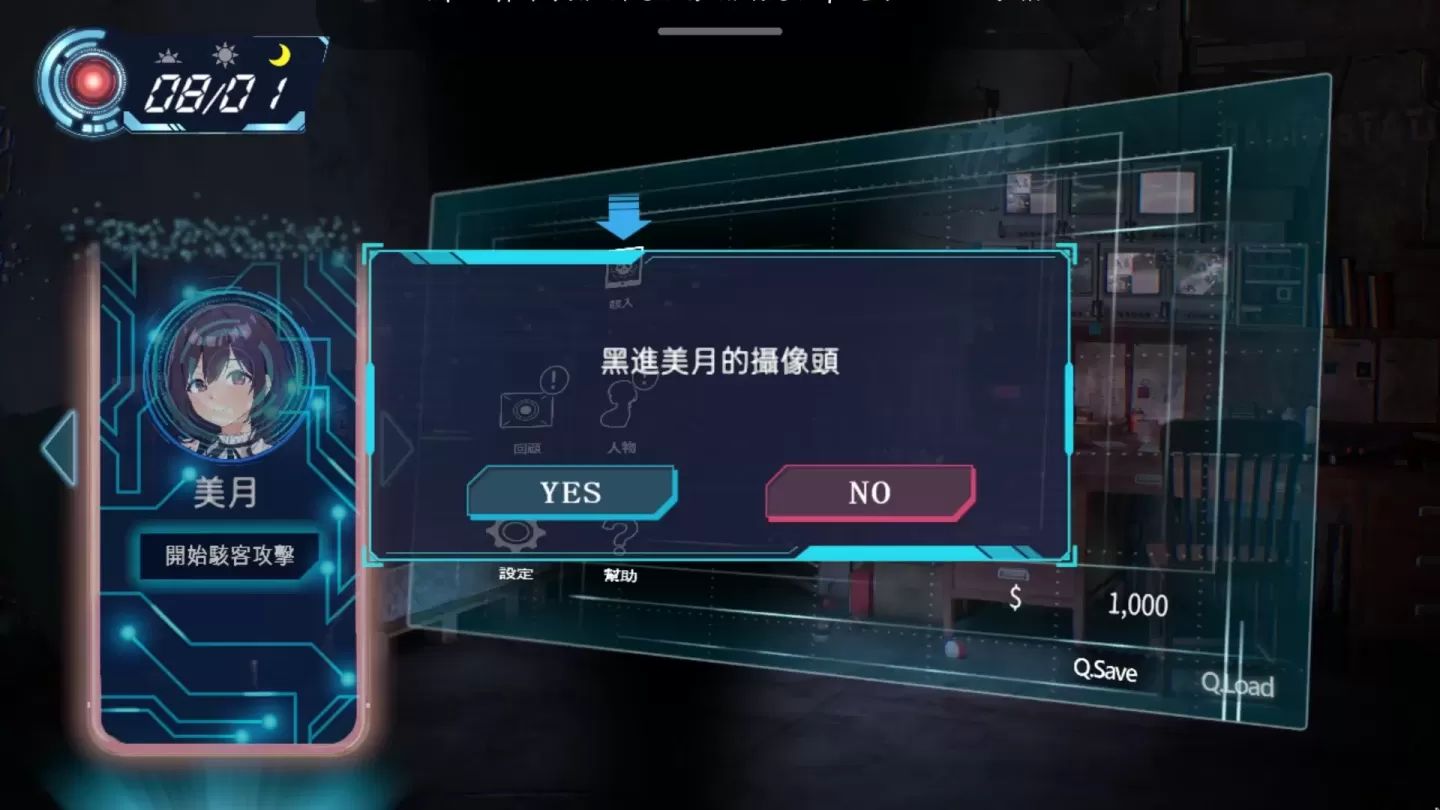Click the 08/01 date display
Viewport: 1440px width, 810px height.
215,95
